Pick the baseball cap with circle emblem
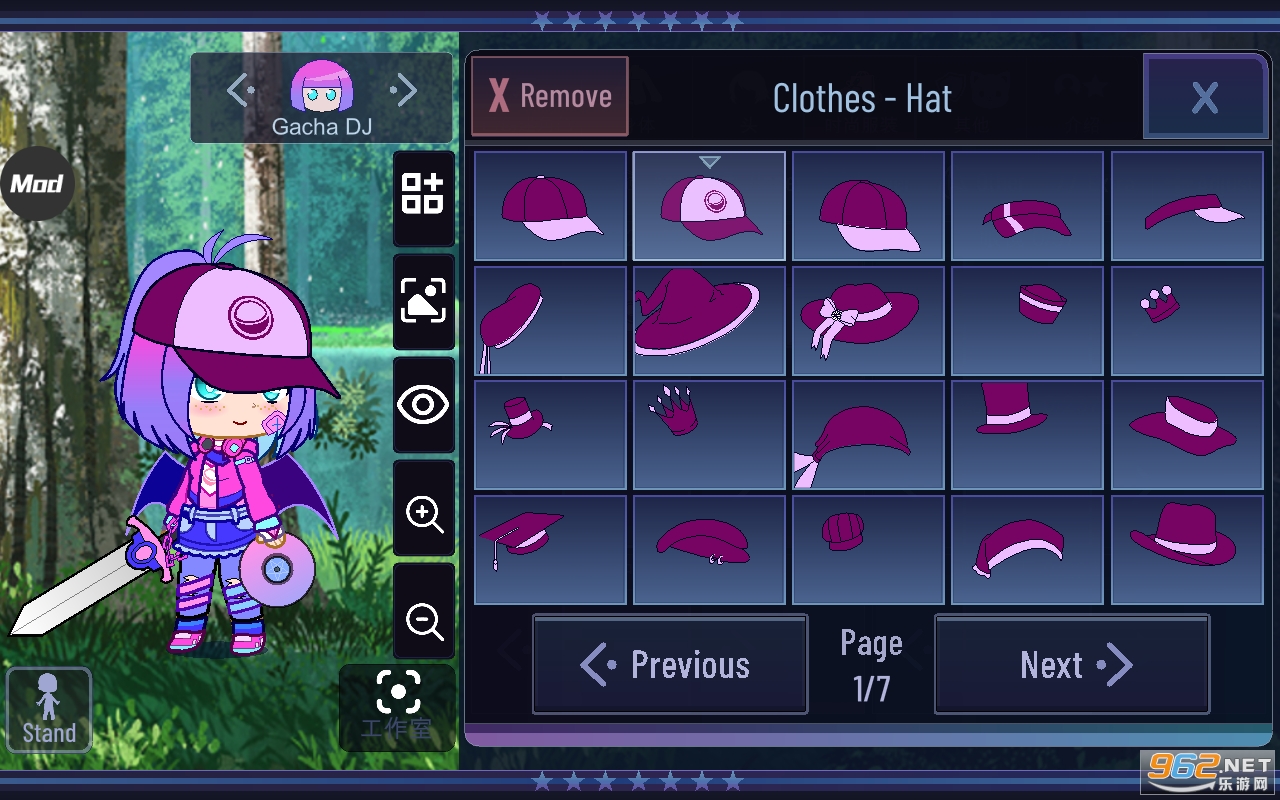The height and width of the screenshot is (800, 1280). pos(709,205)
